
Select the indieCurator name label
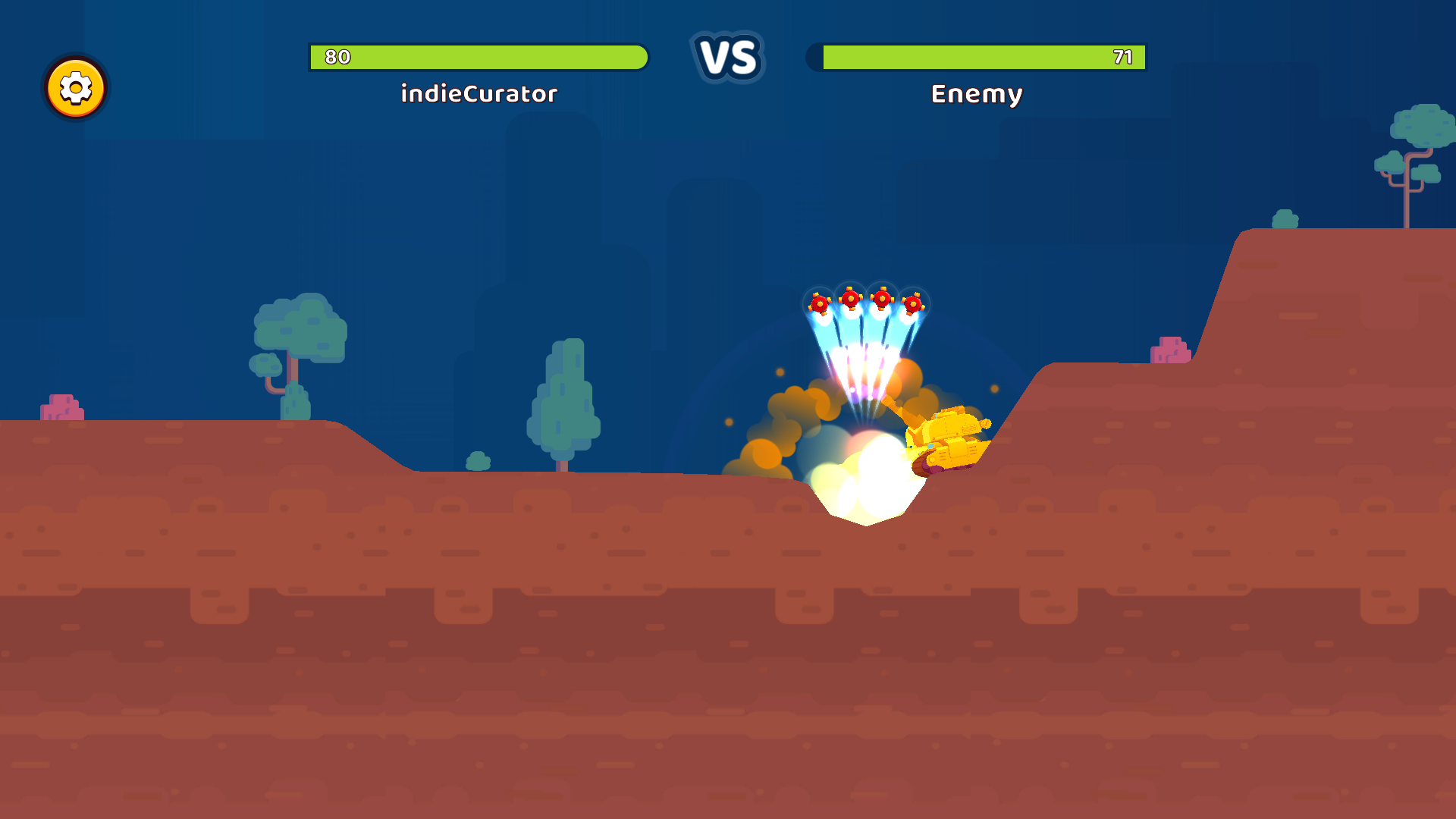coord(479,93)
